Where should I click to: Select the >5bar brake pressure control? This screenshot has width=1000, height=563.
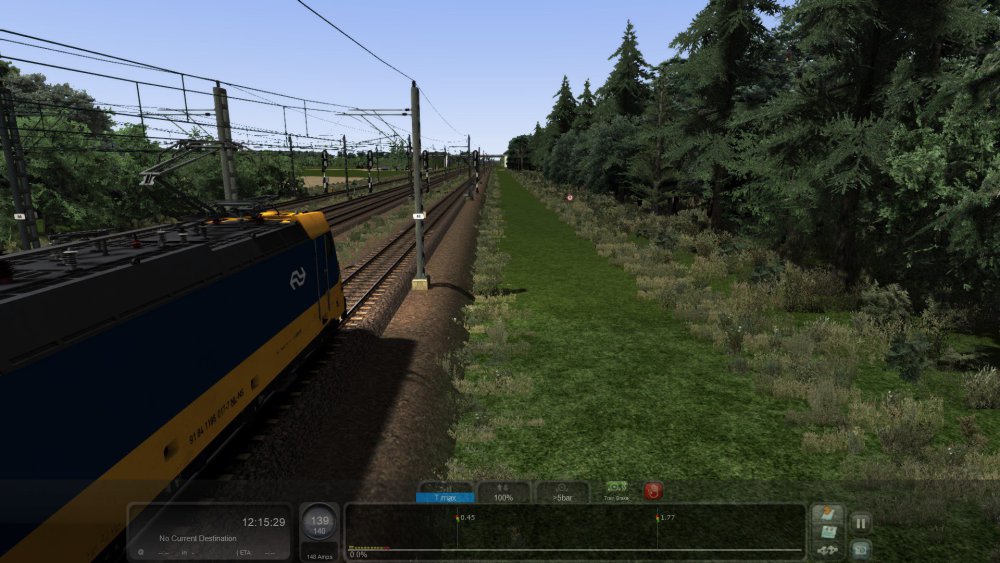[x=562, y=492]
